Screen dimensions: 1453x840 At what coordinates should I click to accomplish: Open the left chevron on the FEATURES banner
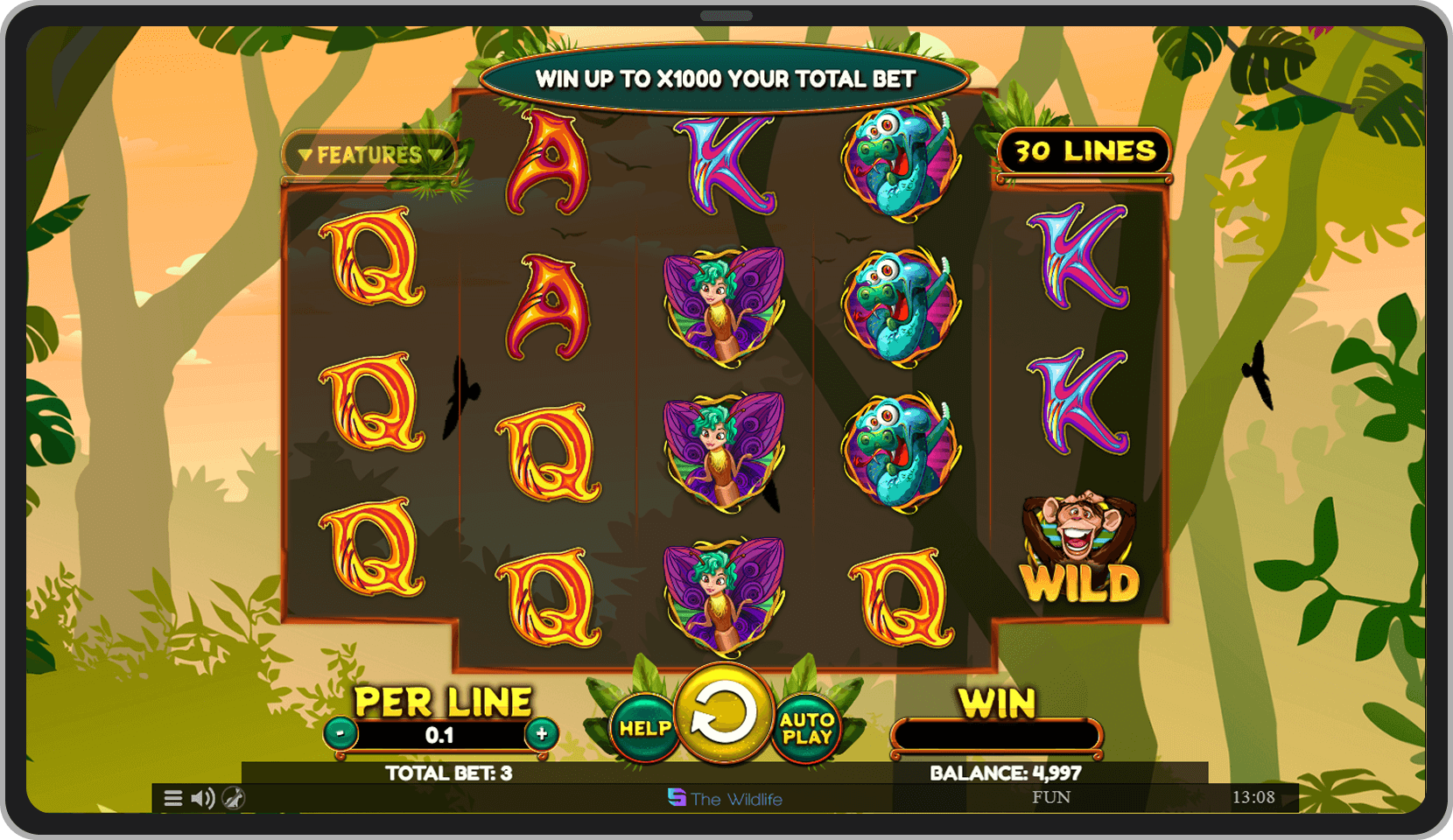coord(306,154)
